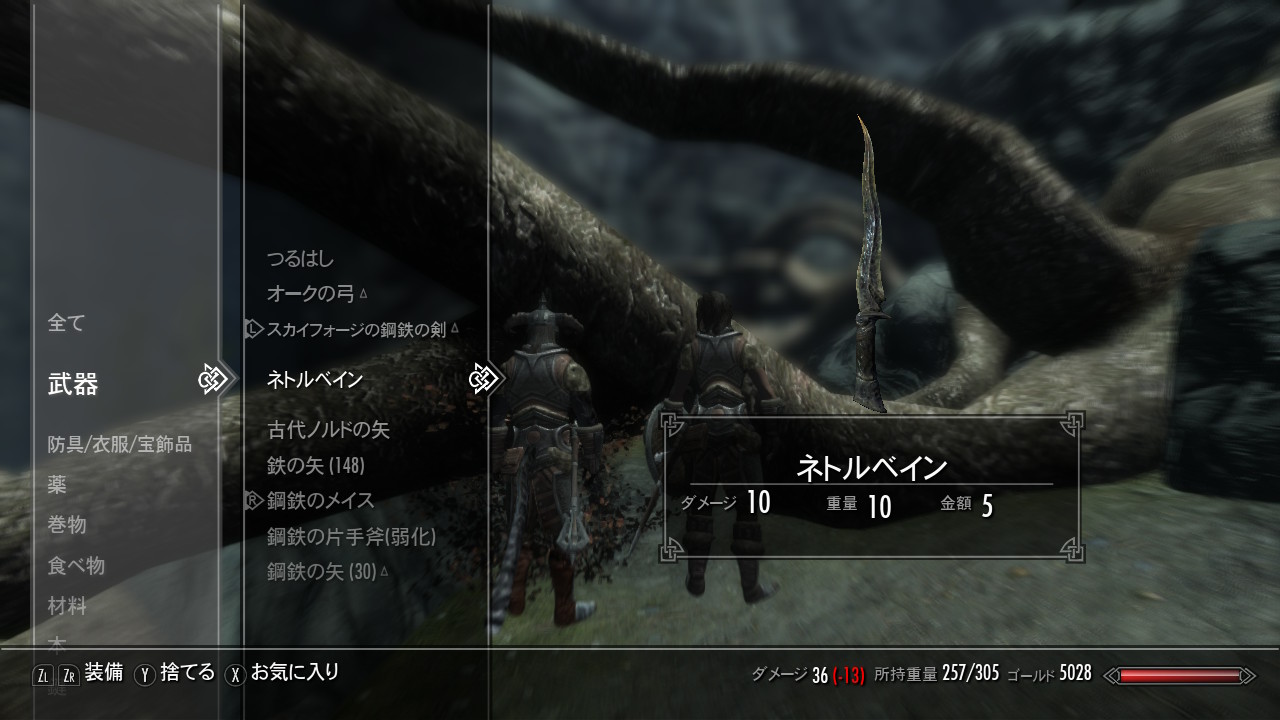
Task: Select スカイフォージの鋼鉄の剣 item row
Action: point(356,329)
